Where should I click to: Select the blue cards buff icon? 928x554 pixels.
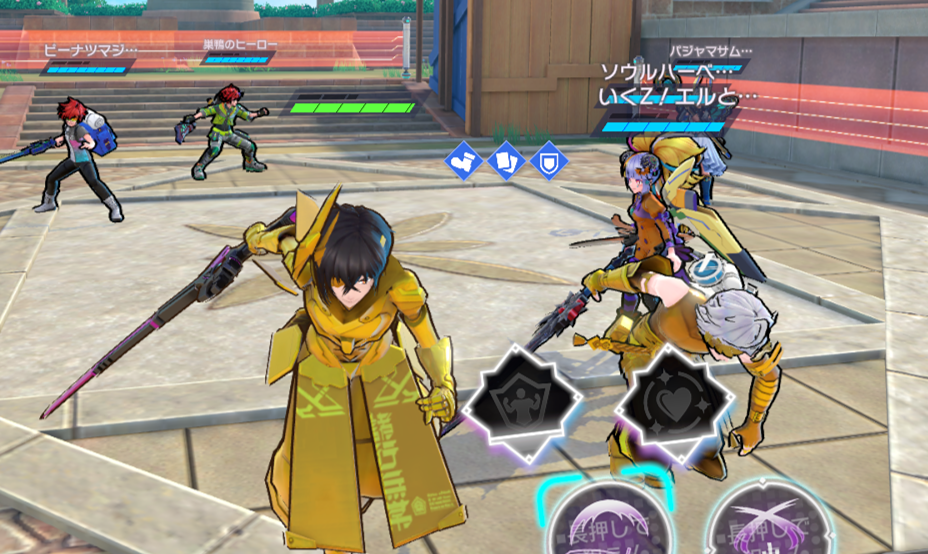coord(506,161)
